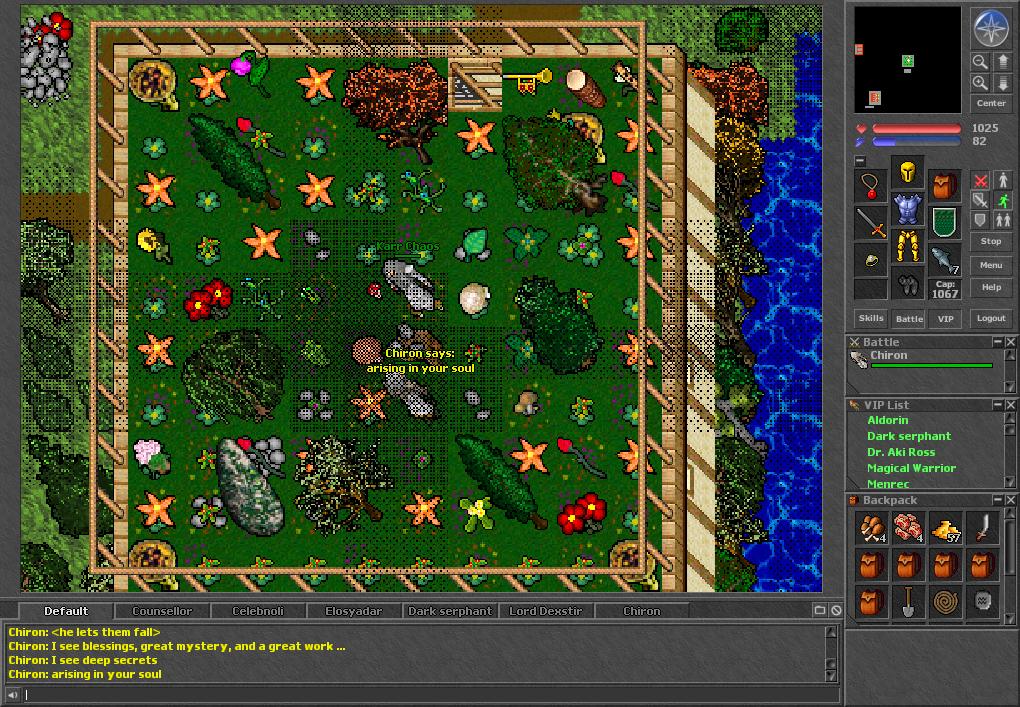This screenshot has width=1020, height=707.
Task: Select the blue plate armor slot
Action: [x=907, y=210]
